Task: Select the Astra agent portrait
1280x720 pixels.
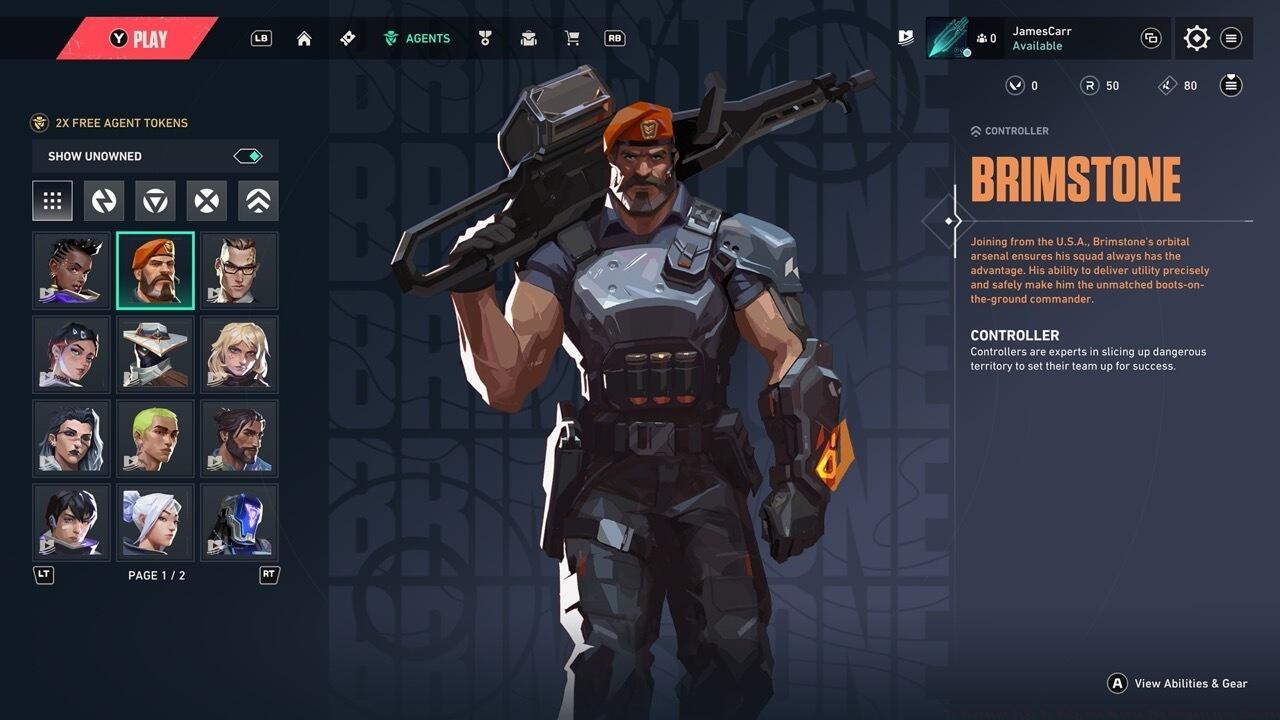Action: click(x=71, y=271)
